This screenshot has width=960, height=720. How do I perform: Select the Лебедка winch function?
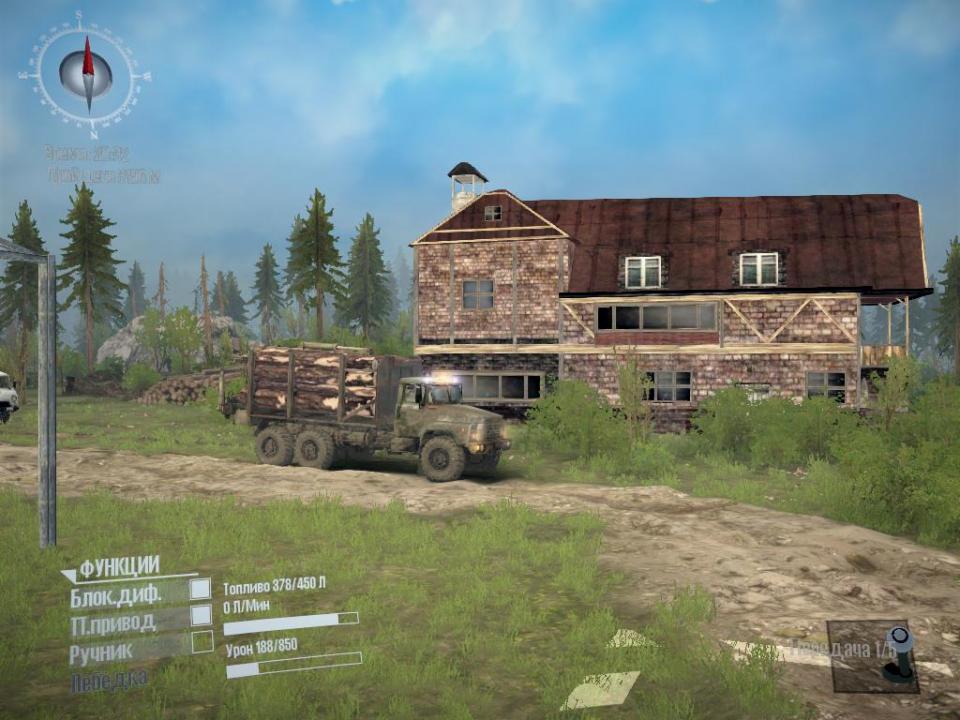[x=109, y=681]
